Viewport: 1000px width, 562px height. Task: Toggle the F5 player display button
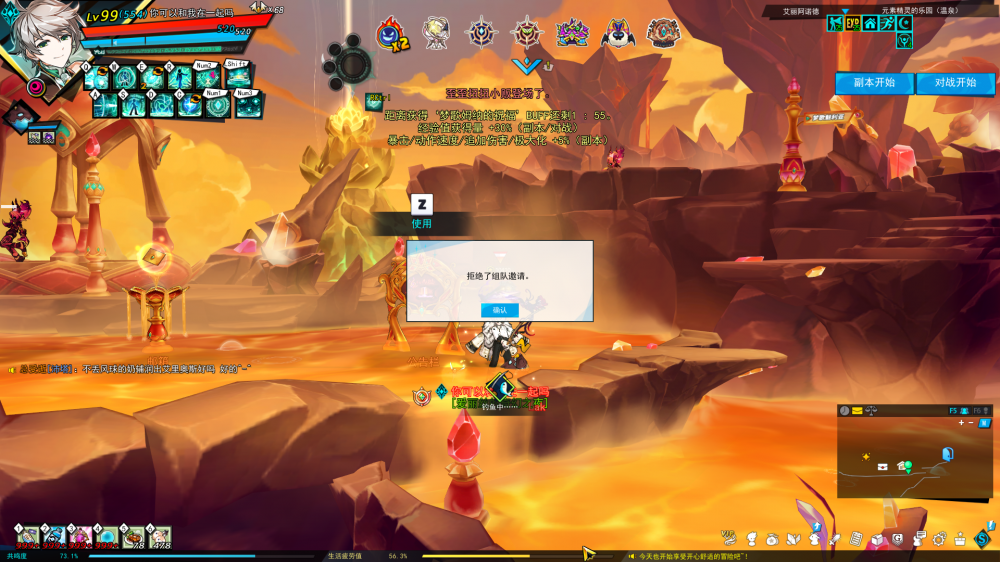click(953, 411)
